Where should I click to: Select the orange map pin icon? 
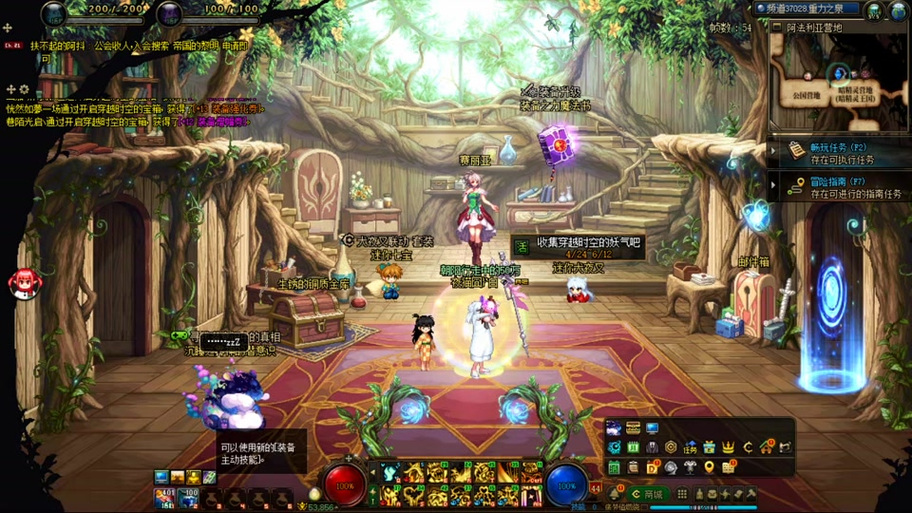tap(709, 467)
